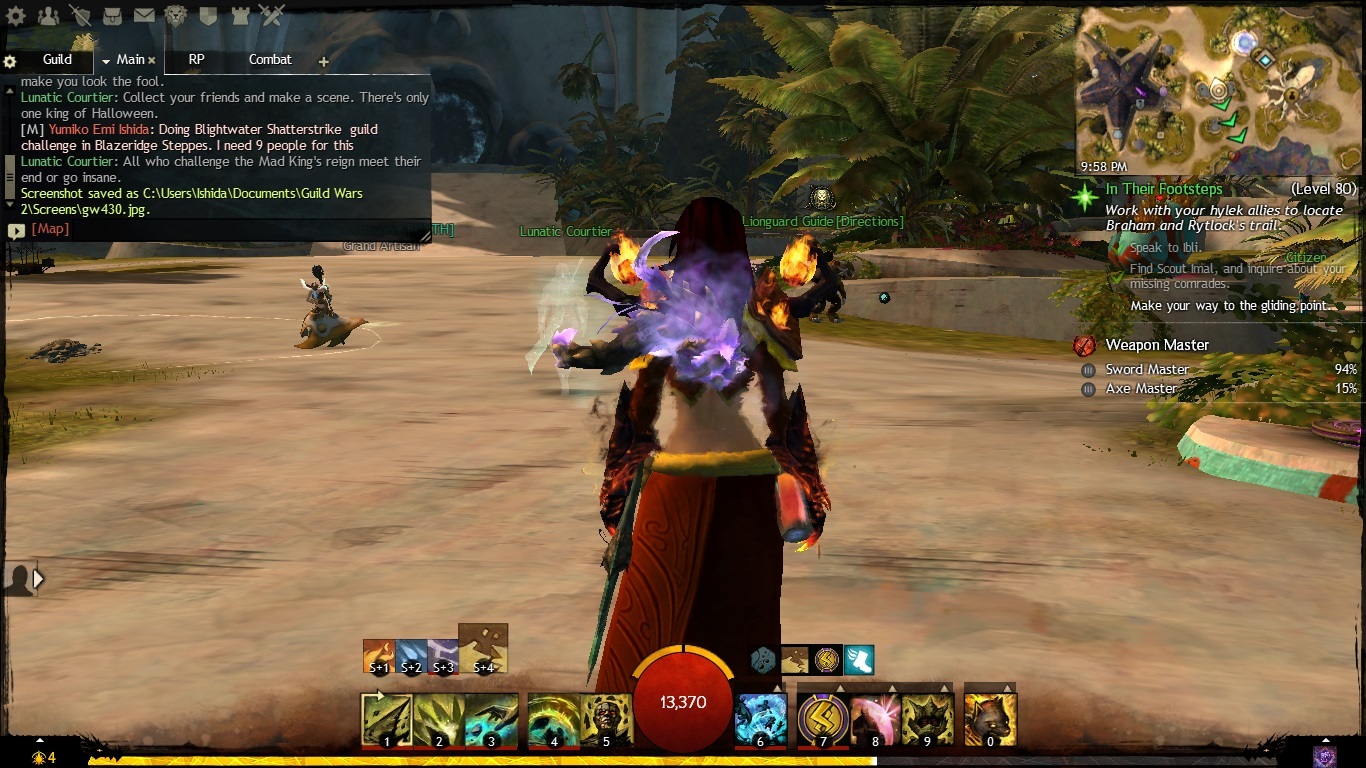Open the World vs World castle icon
Image resolution: width=1366 pixels, height=768 pixels.
pyautogui.click(x=240, y=16)
